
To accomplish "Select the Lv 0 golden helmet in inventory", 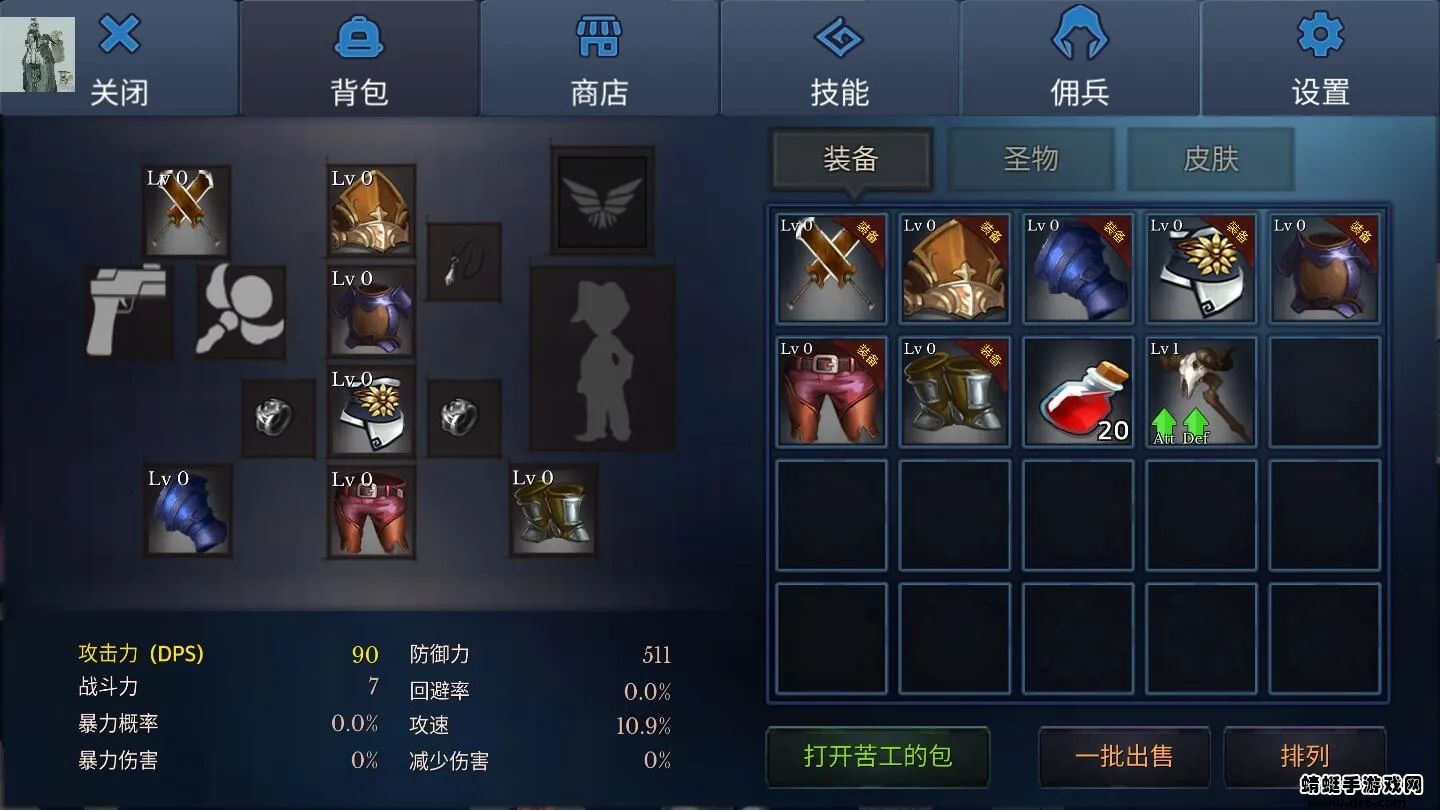I will tap(954, 270).
